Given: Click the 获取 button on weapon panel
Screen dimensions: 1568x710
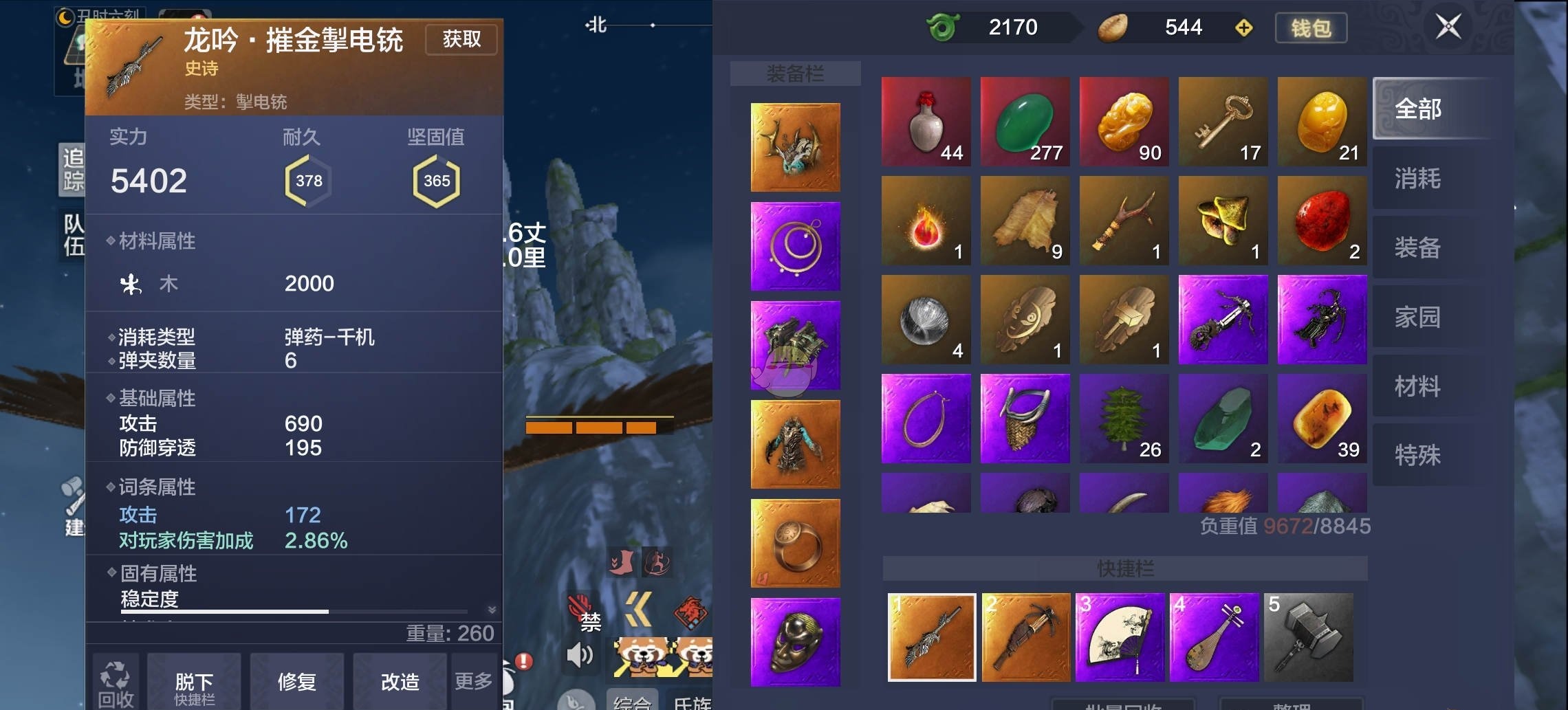Looking at the screenshot, I should (x=461, y=39).
